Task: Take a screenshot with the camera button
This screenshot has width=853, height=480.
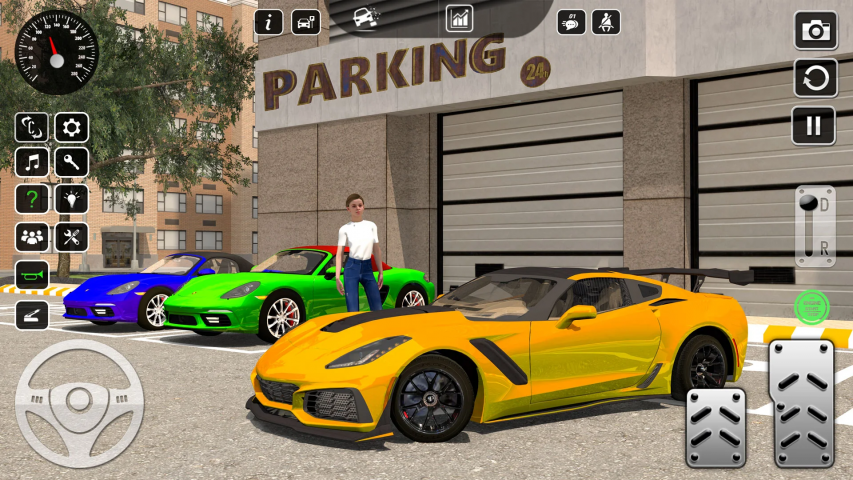Action: coord(815,30)
